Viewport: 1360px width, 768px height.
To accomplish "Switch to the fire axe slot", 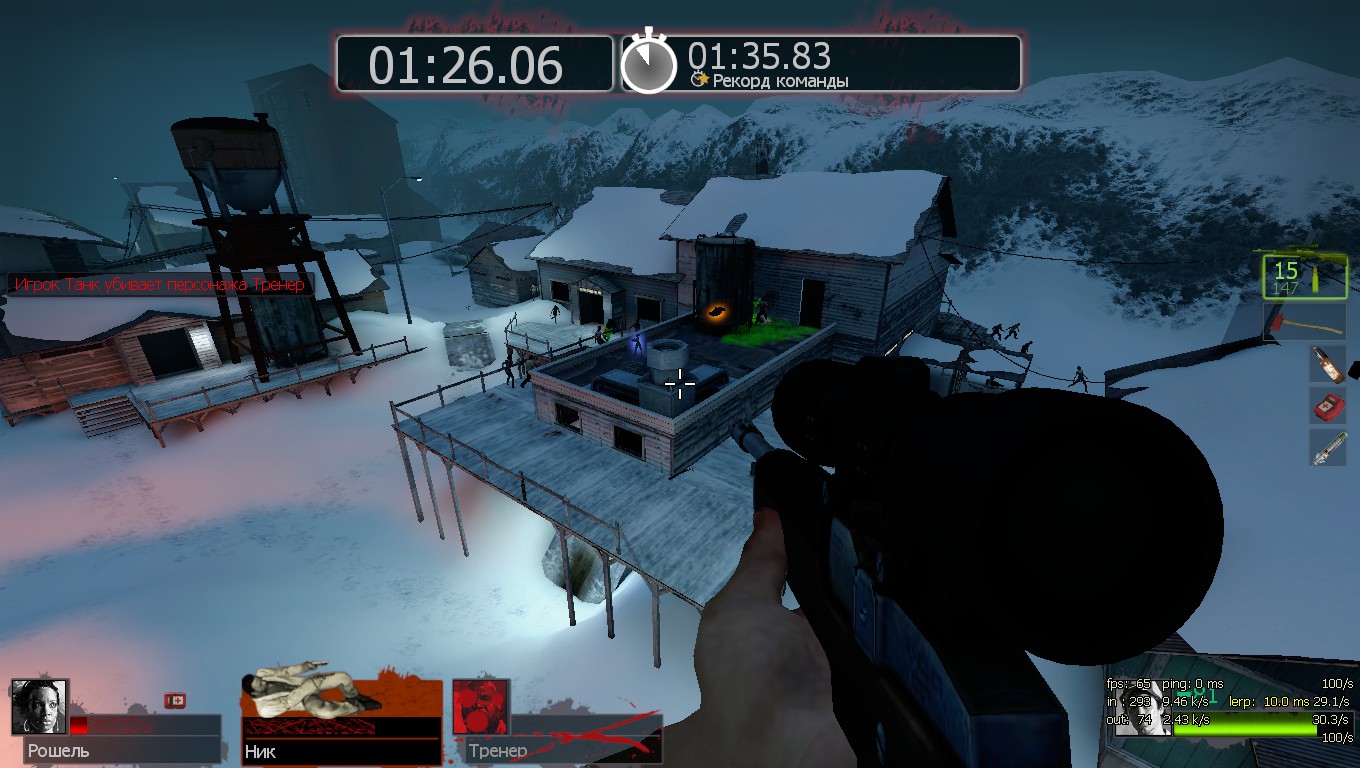I will pos(1304,322).
